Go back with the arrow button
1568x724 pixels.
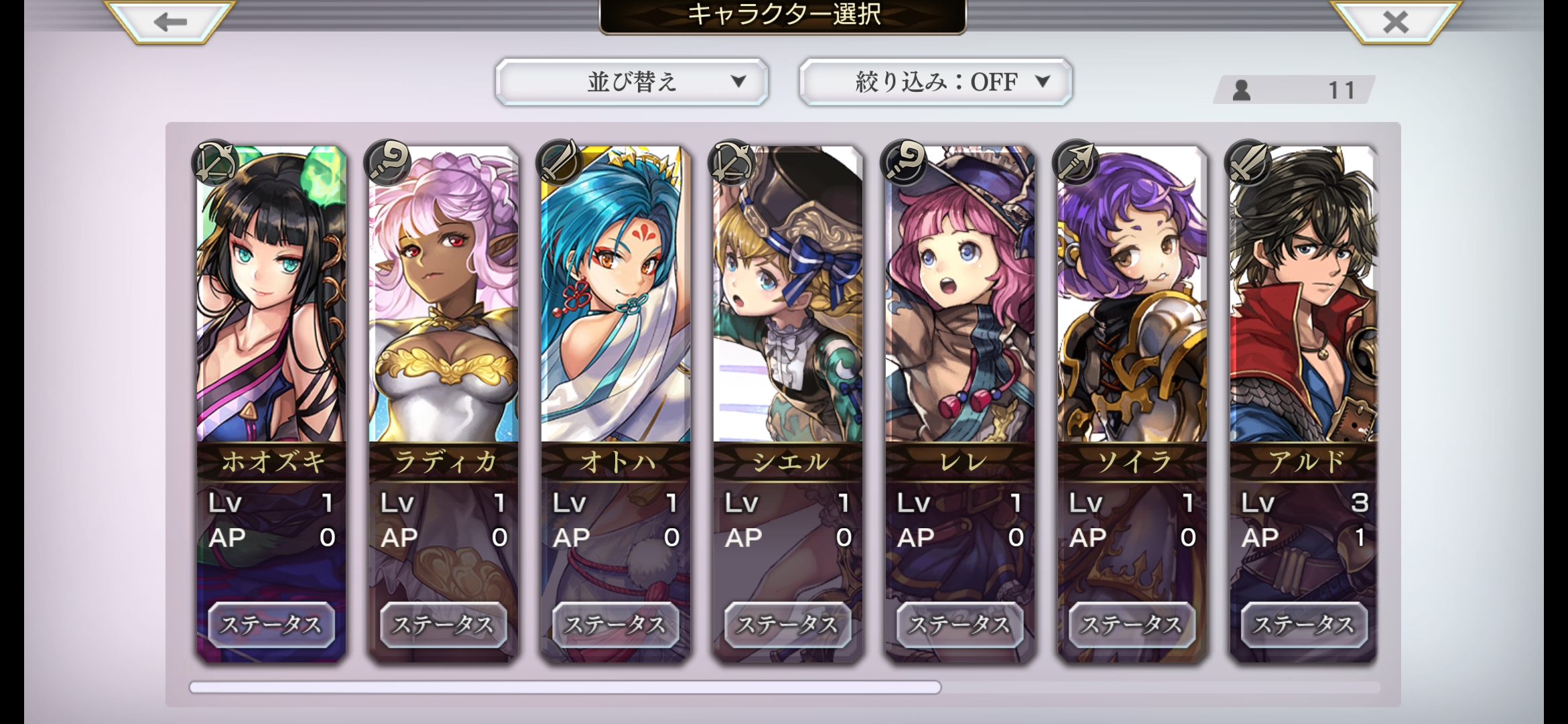pyautogui.click(x=170, y=22)
